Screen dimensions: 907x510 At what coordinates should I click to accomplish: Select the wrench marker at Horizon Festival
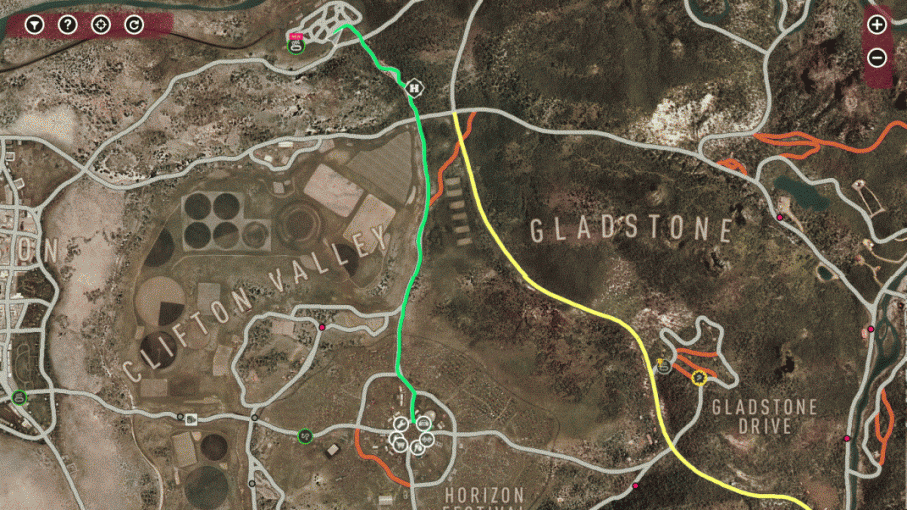tap(400, 424)
